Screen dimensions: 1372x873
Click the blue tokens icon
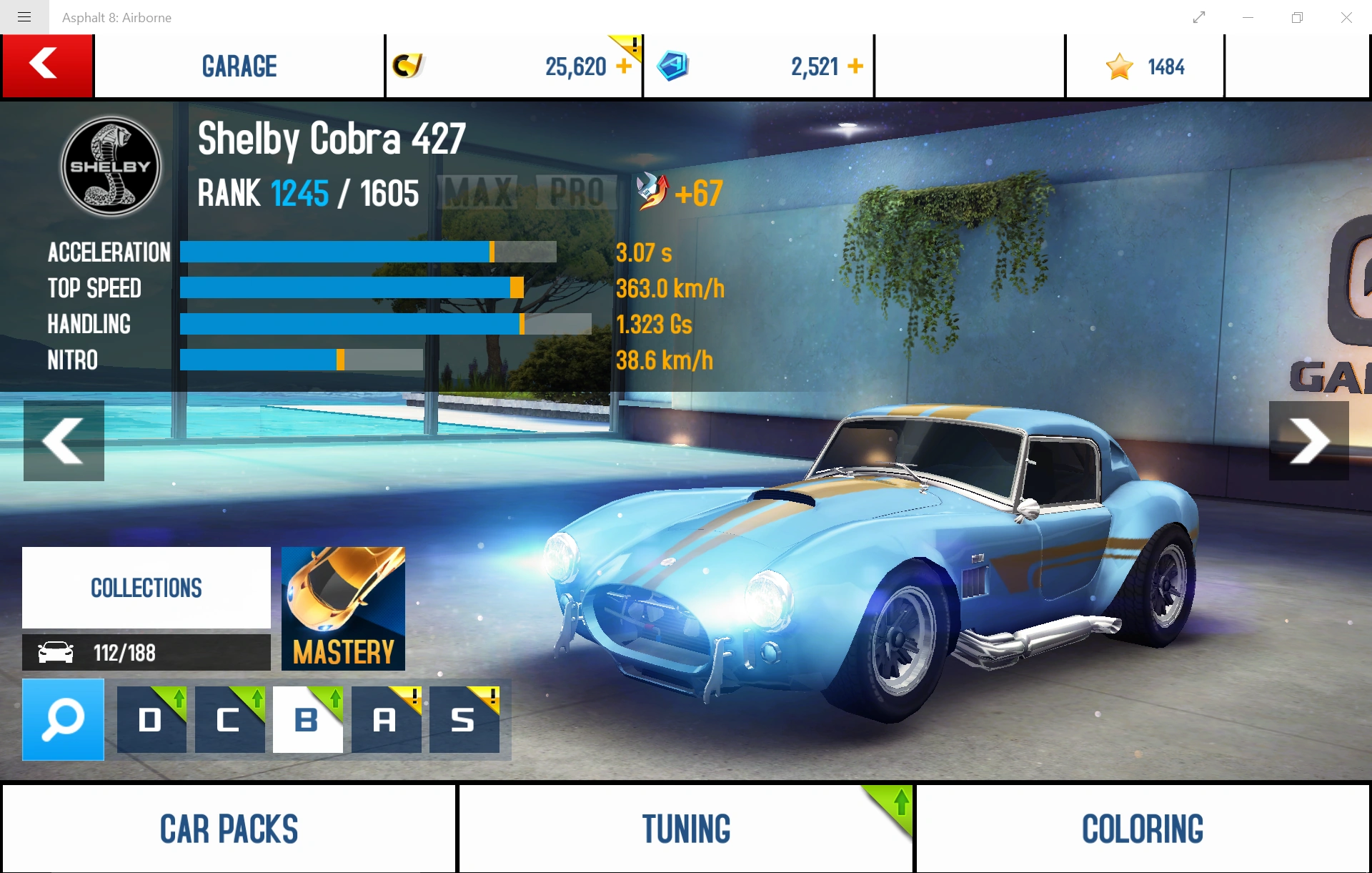673,66
